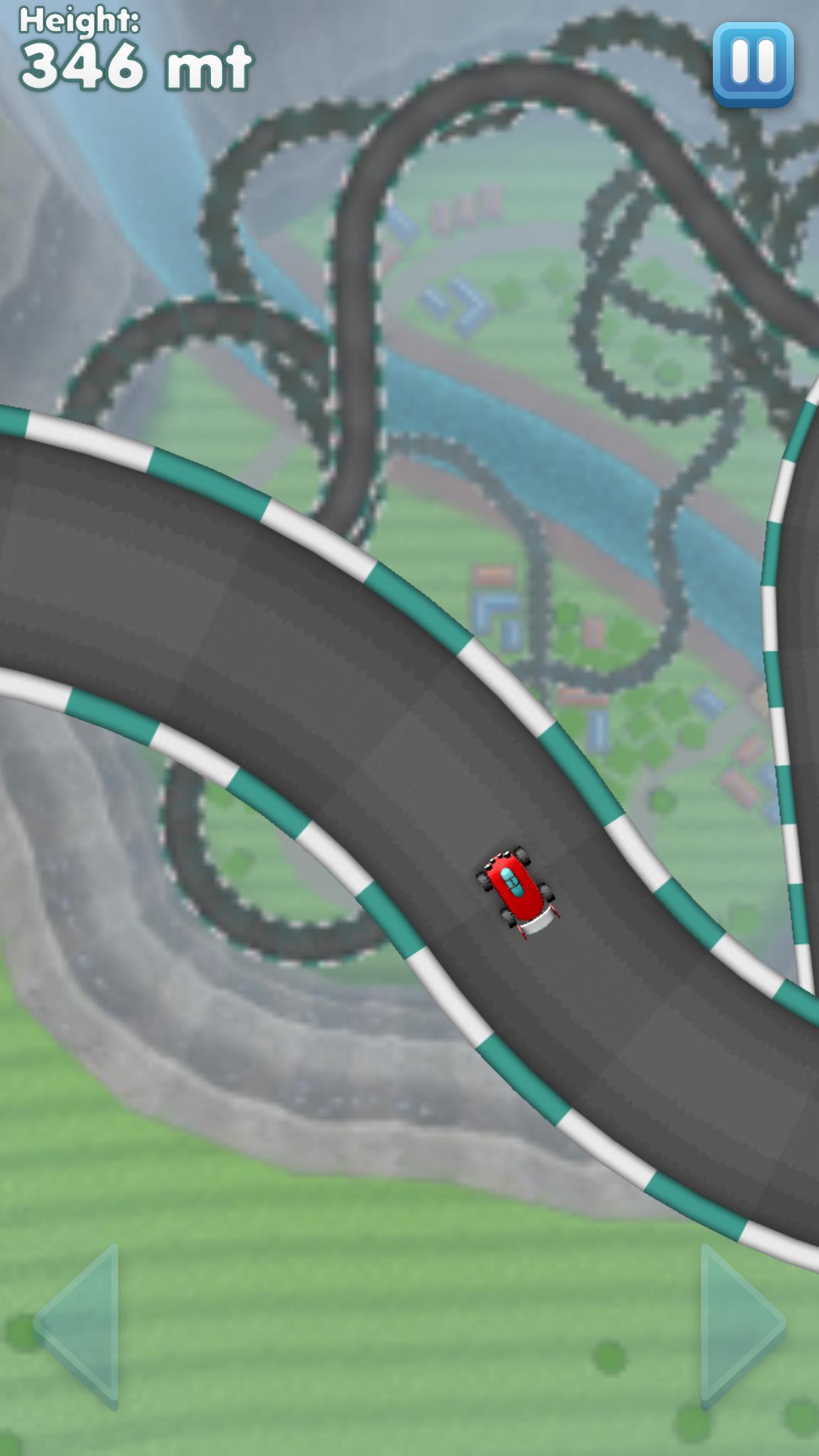The width and height of the screenshot is (819, 1456).
Task: Pause the game with the blue button
Action: point(752,63)
